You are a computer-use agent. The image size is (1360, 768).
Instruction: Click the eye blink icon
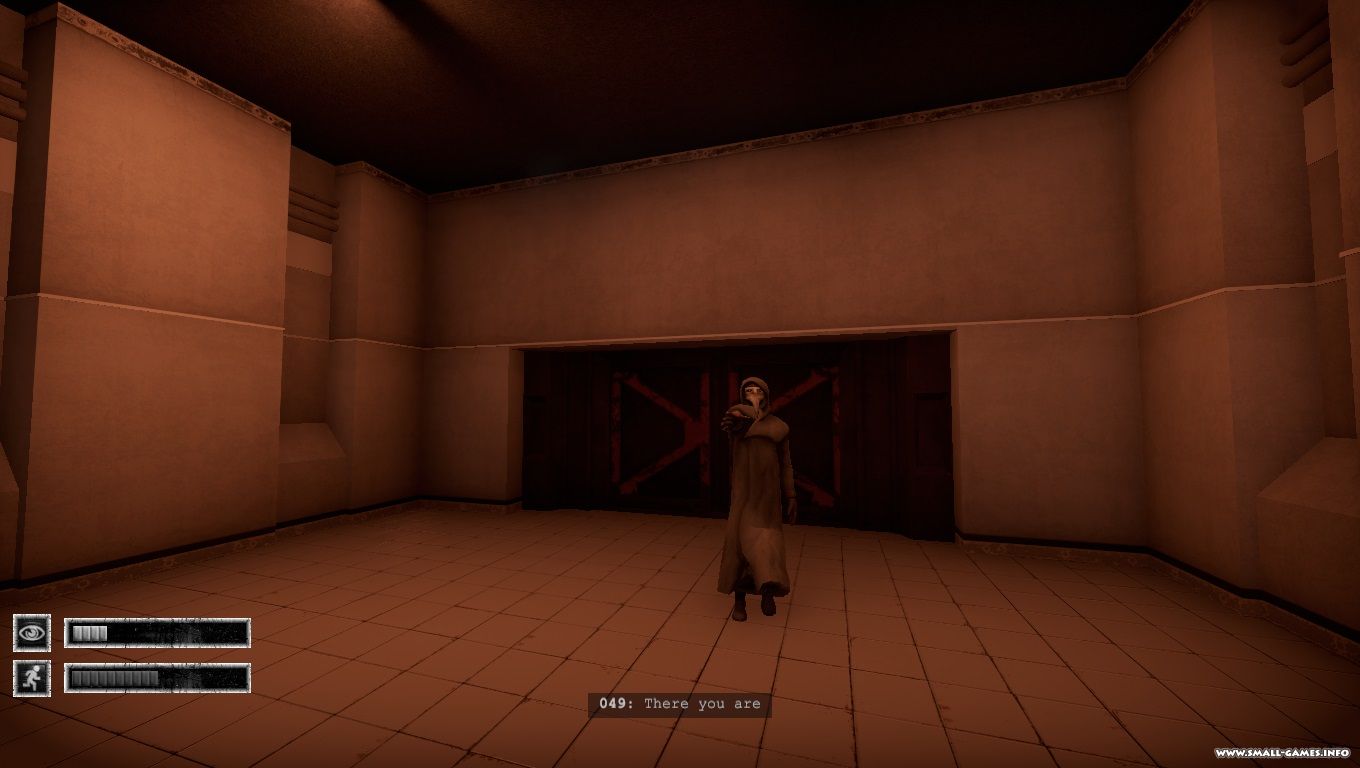[32, 632]
